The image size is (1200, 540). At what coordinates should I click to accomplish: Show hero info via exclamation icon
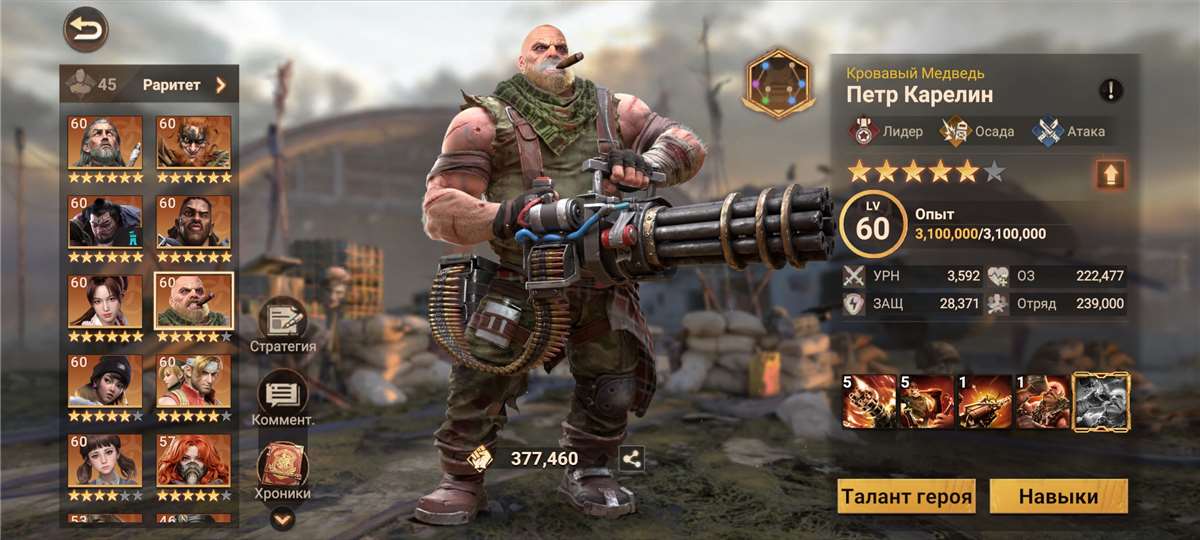[x=1111, y=91]
